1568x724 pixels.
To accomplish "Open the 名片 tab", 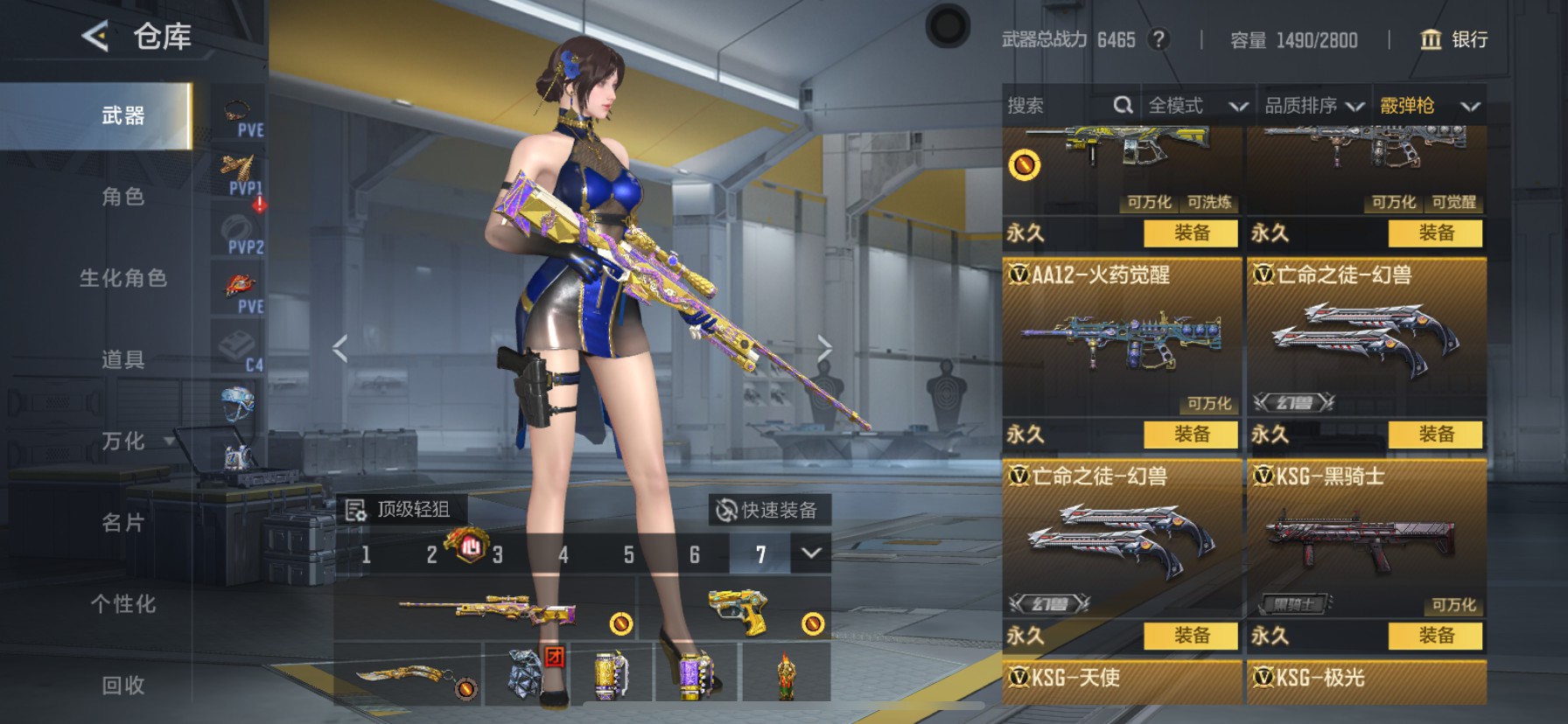I will tap(123, 523).
